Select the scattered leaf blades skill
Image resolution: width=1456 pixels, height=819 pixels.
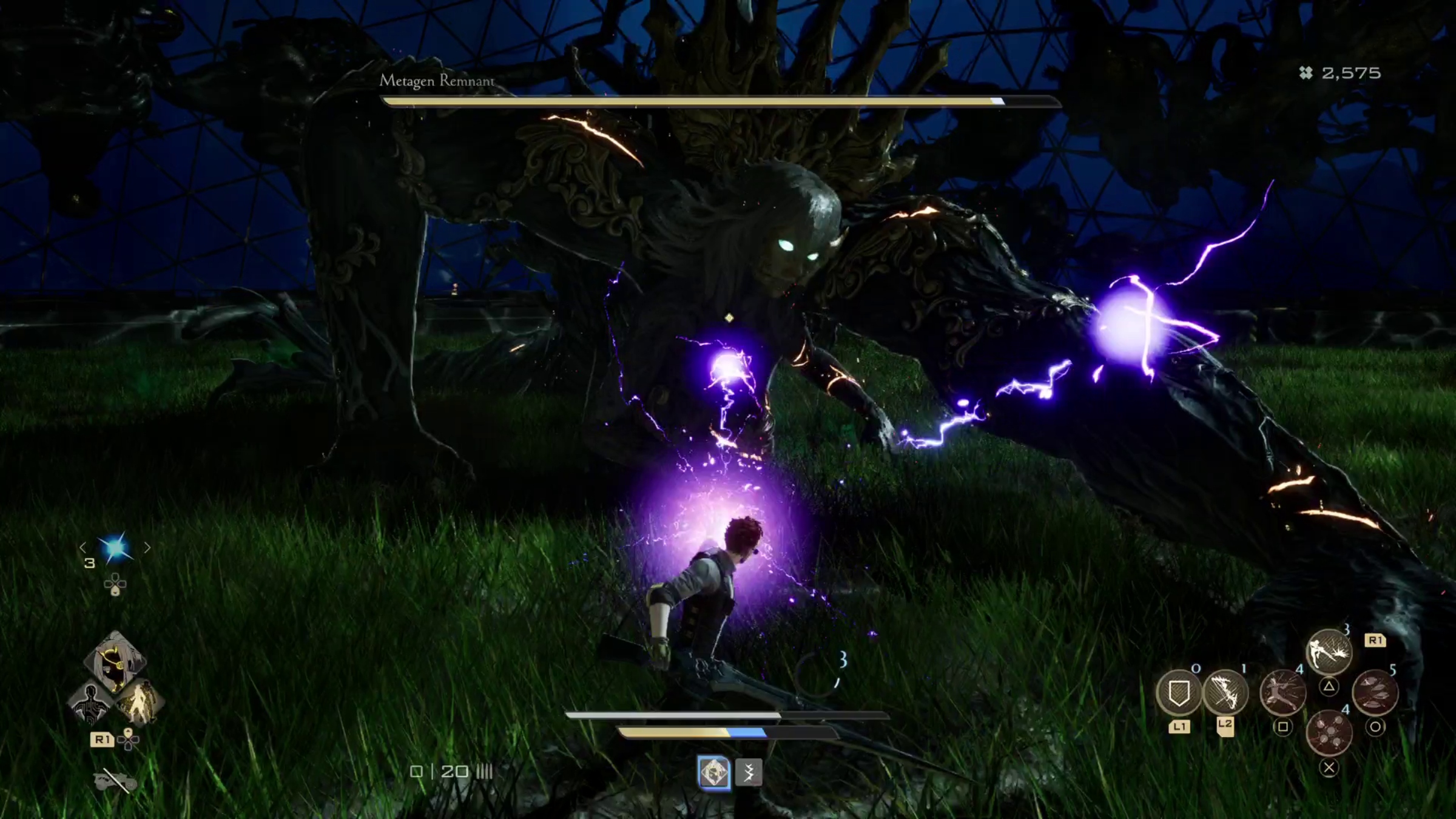coord(1375,693)
